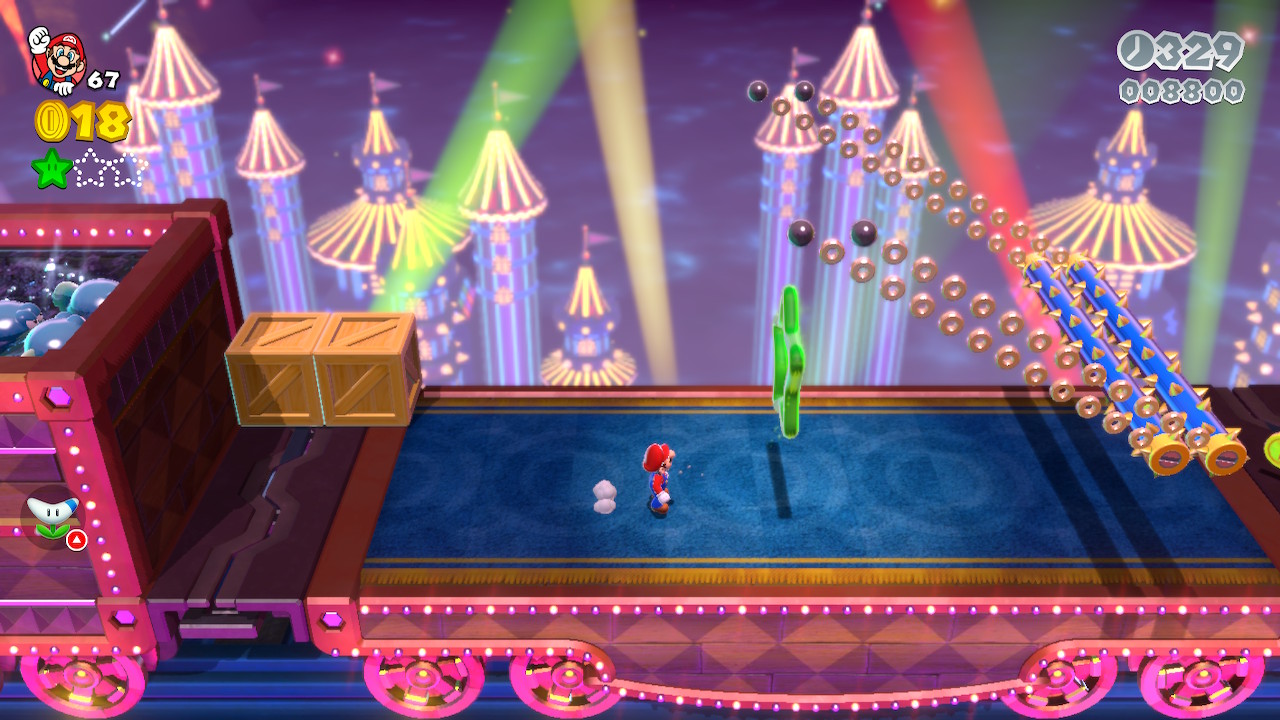Click the Mario lives portrait icon
This screenshot has height=720, width=1280.
[57, 58]
